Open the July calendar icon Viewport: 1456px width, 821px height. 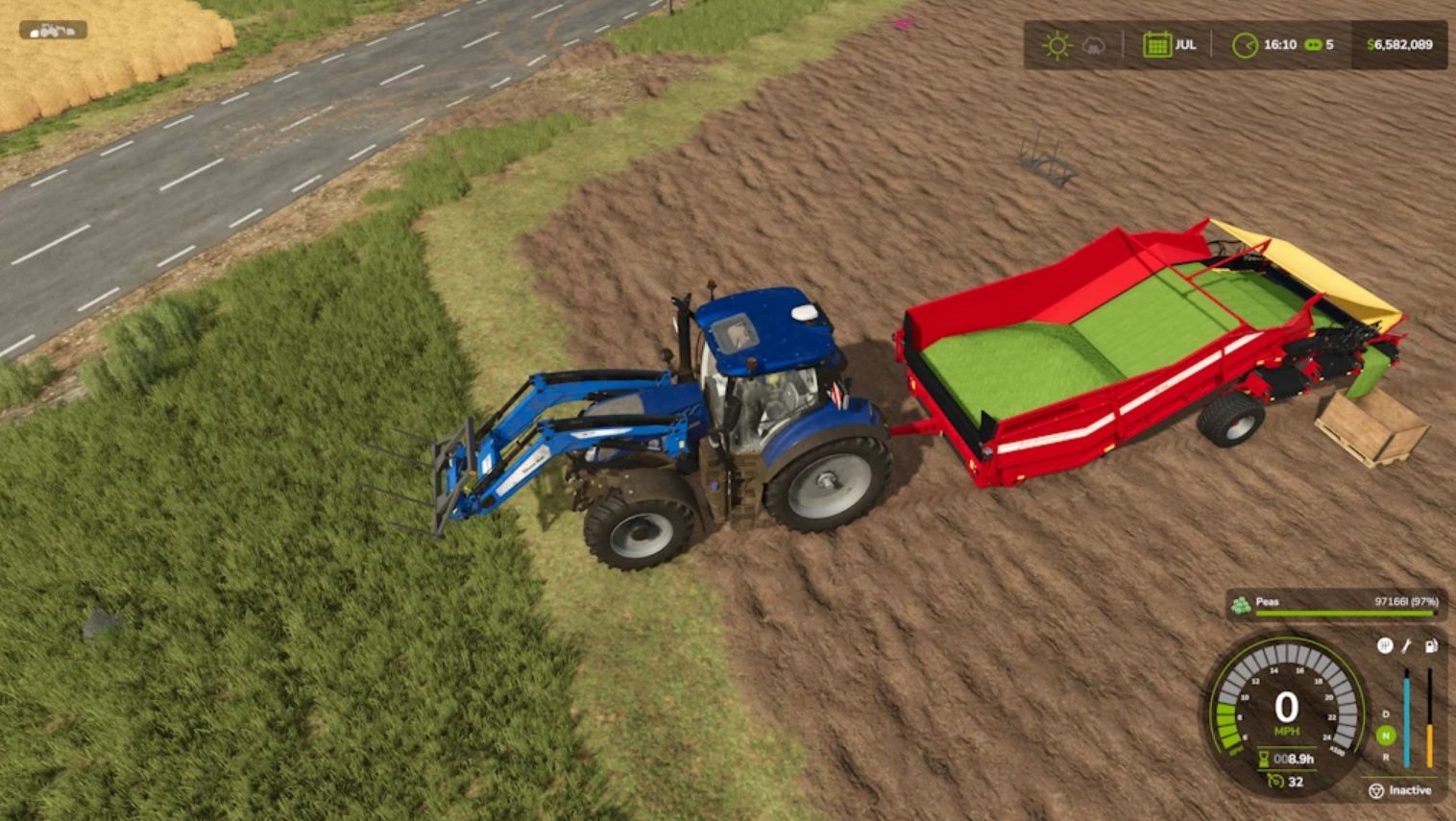pyautogui.click(x=1156, y=45)
